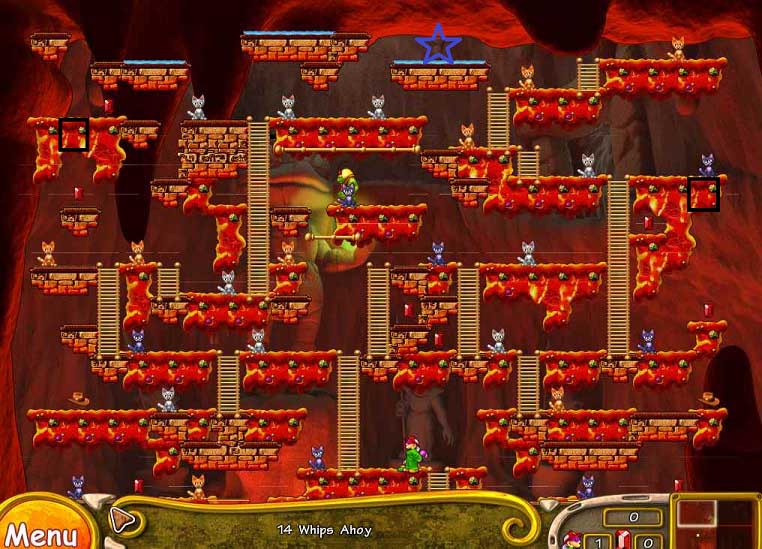Viewport: 762px width, 549px height.
Task: Click the triangular play arrow button
Action: 122,519
